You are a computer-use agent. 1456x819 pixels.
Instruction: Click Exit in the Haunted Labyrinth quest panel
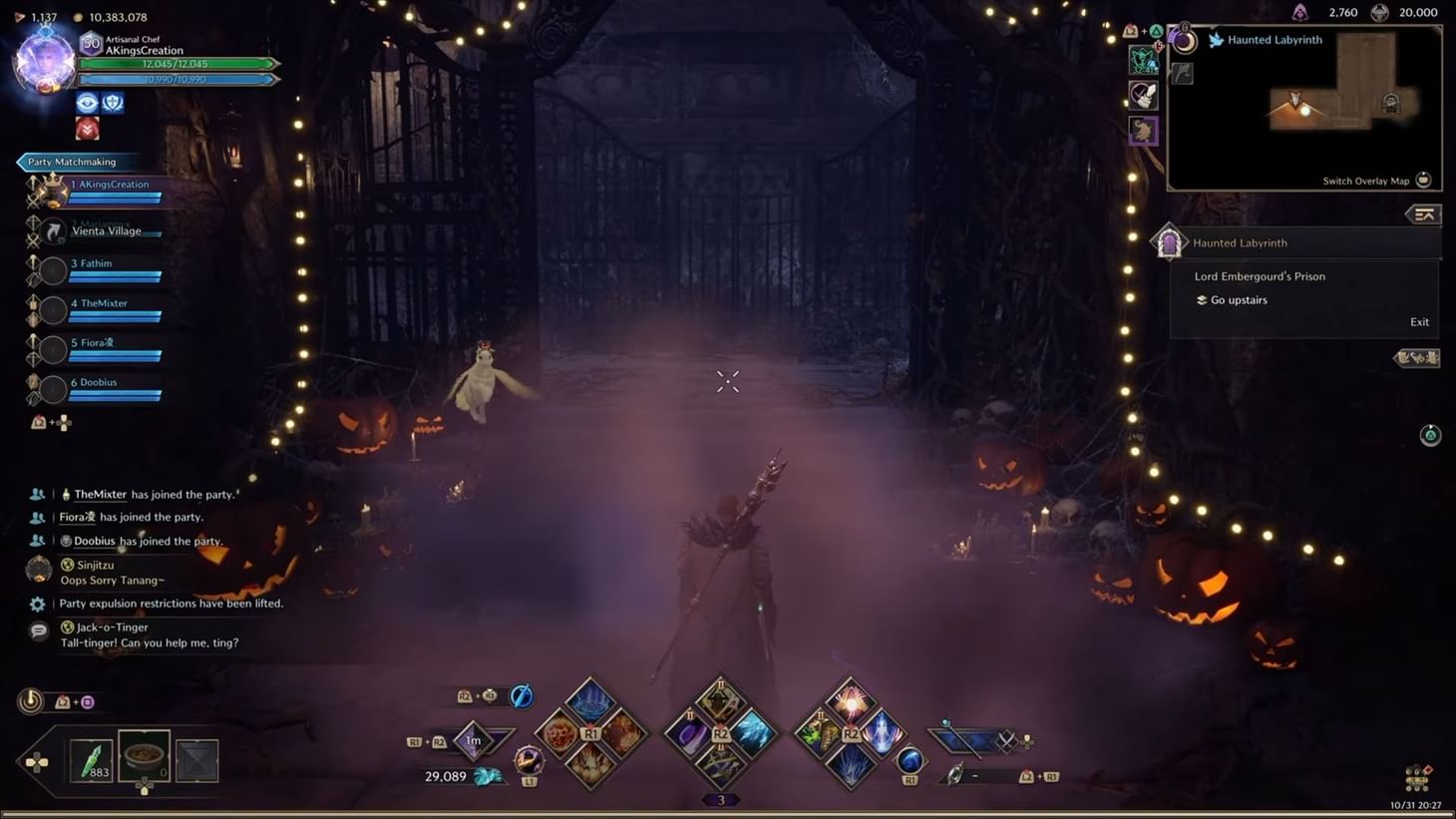pos(1419,321)
